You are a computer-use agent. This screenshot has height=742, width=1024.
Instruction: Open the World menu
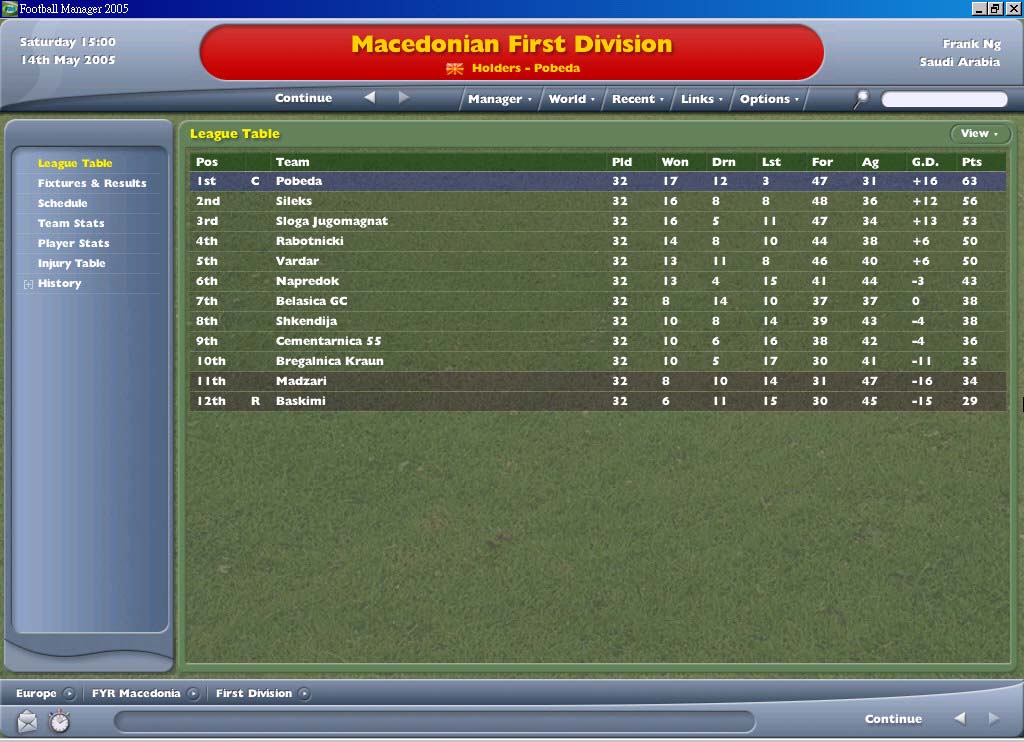tap(571, 99)
